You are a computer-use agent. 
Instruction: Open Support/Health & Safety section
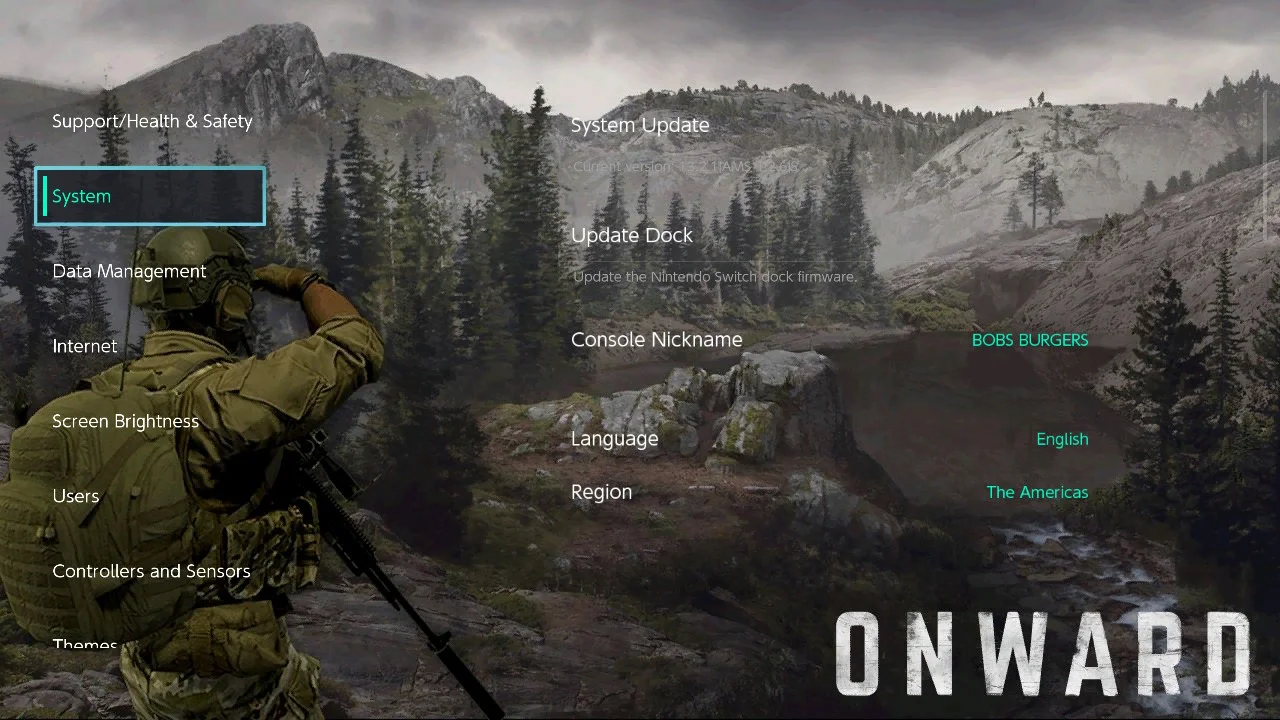[152, 121]
